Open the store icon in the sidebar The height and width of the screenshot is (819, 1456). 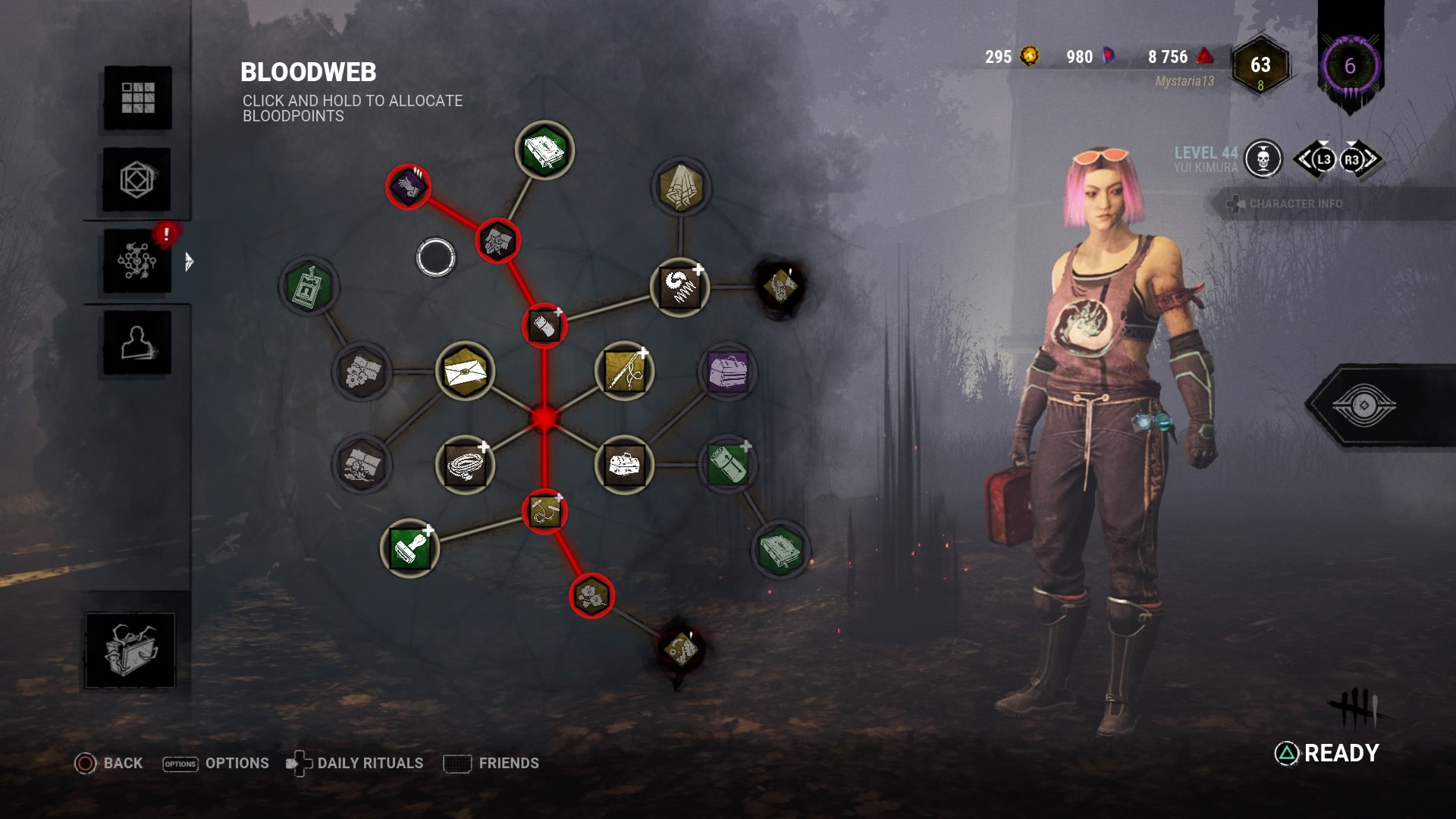(130, 651)
